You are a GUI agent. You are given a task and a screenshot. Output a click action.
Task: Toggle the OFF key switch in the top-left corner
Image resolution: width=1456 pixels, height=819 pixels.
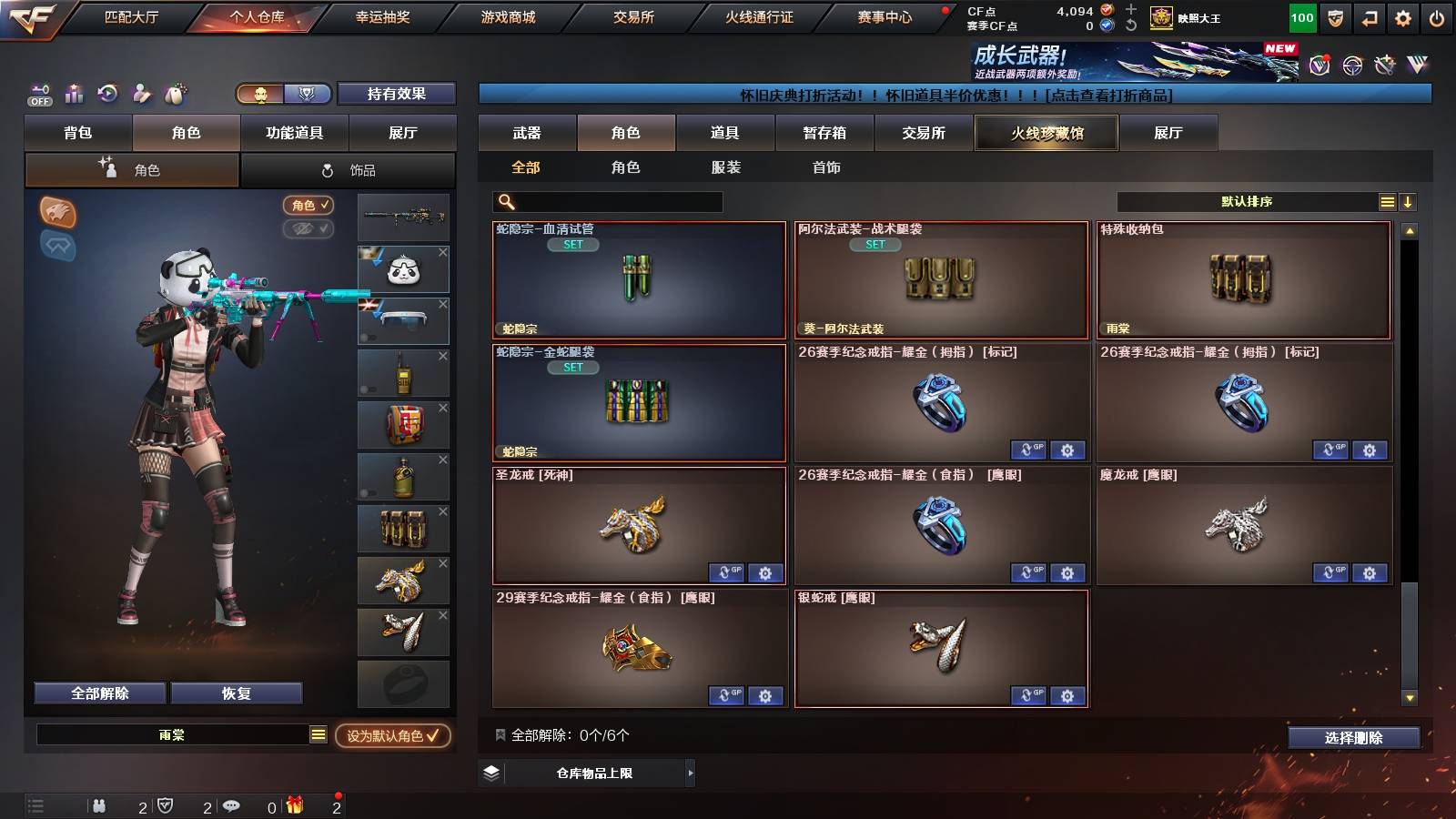38,94
